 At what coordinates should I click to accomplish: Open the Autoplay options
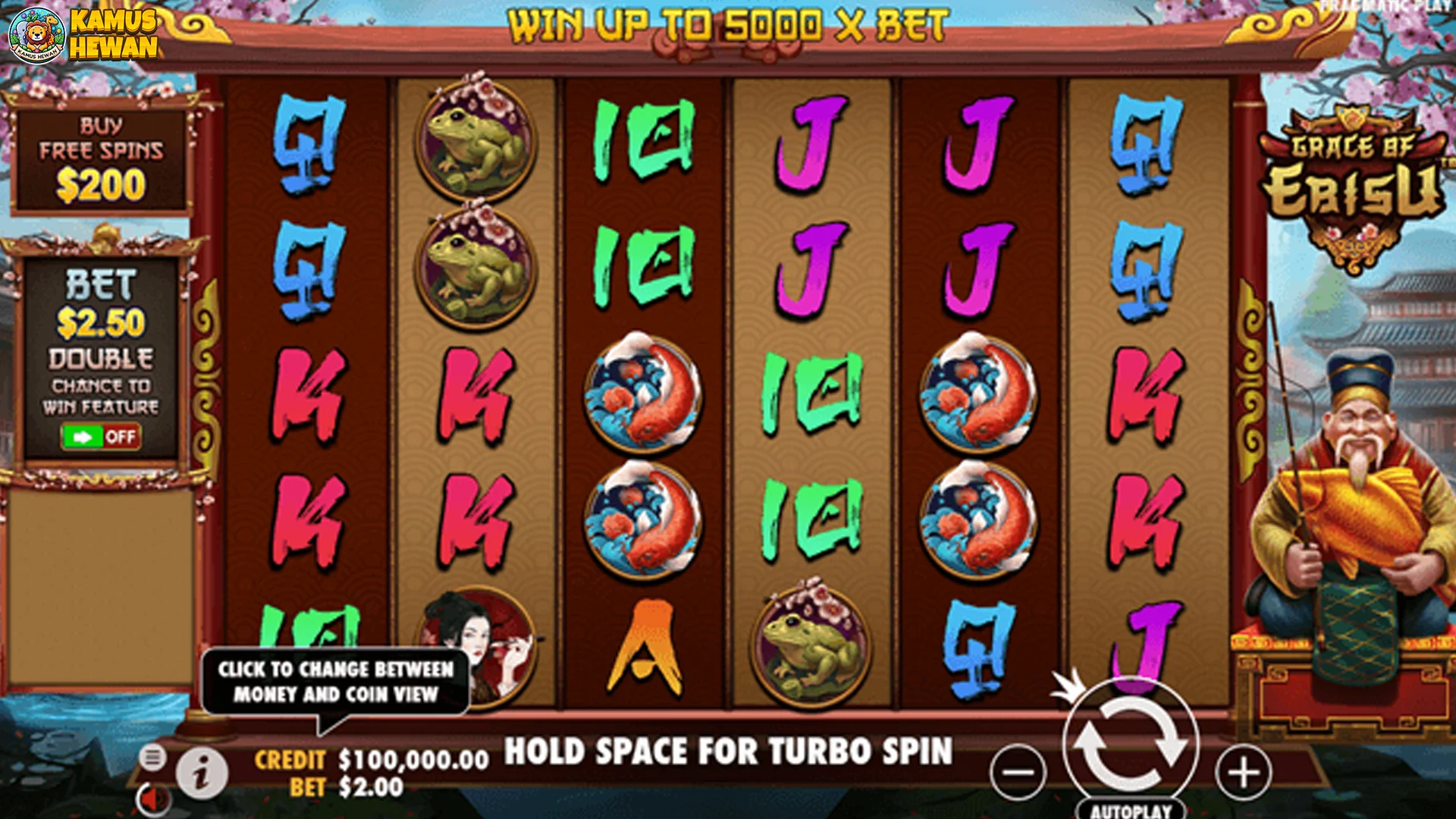pyautogui.click(x=1131, y=810)
